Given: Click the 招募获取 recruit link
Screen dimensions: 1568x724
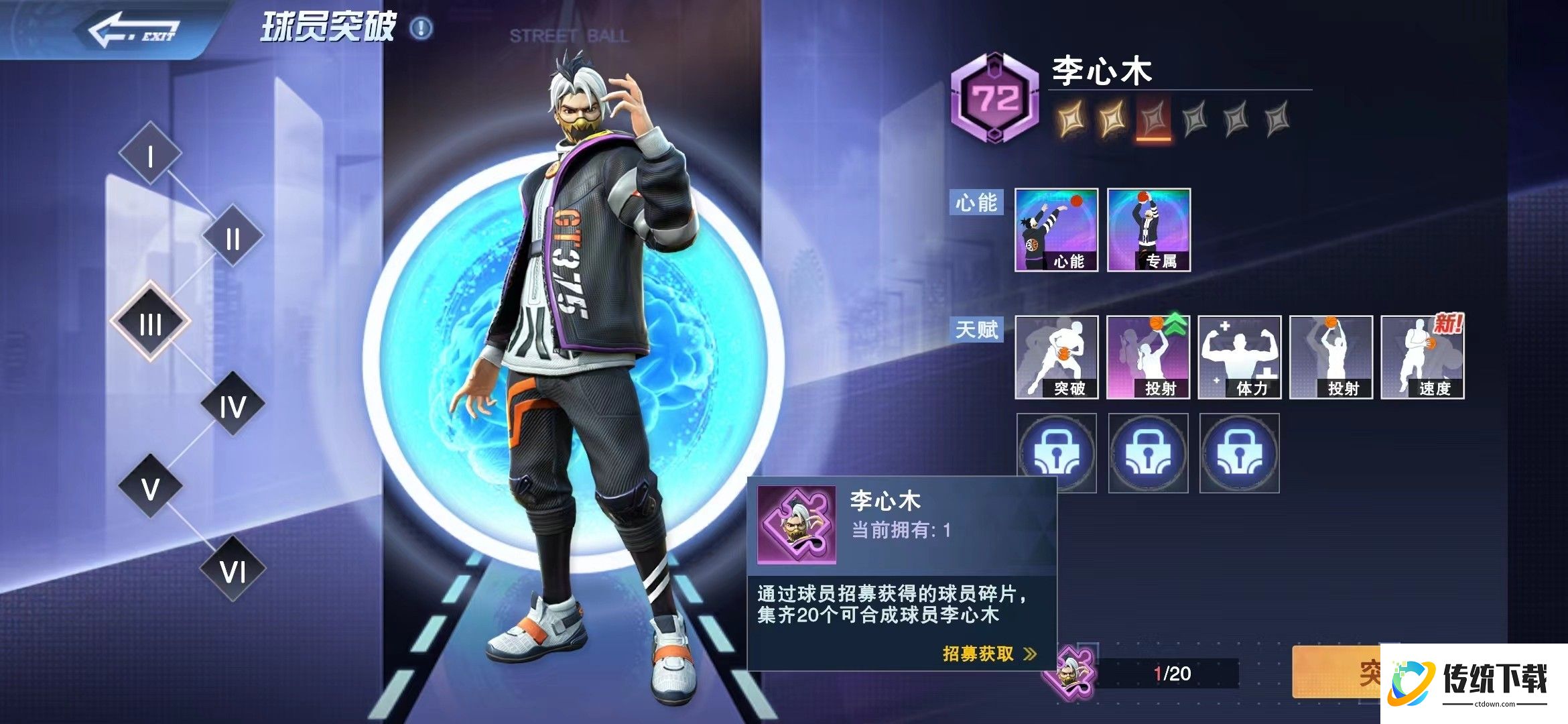Looking at the screenshot, I should [988, 654].
